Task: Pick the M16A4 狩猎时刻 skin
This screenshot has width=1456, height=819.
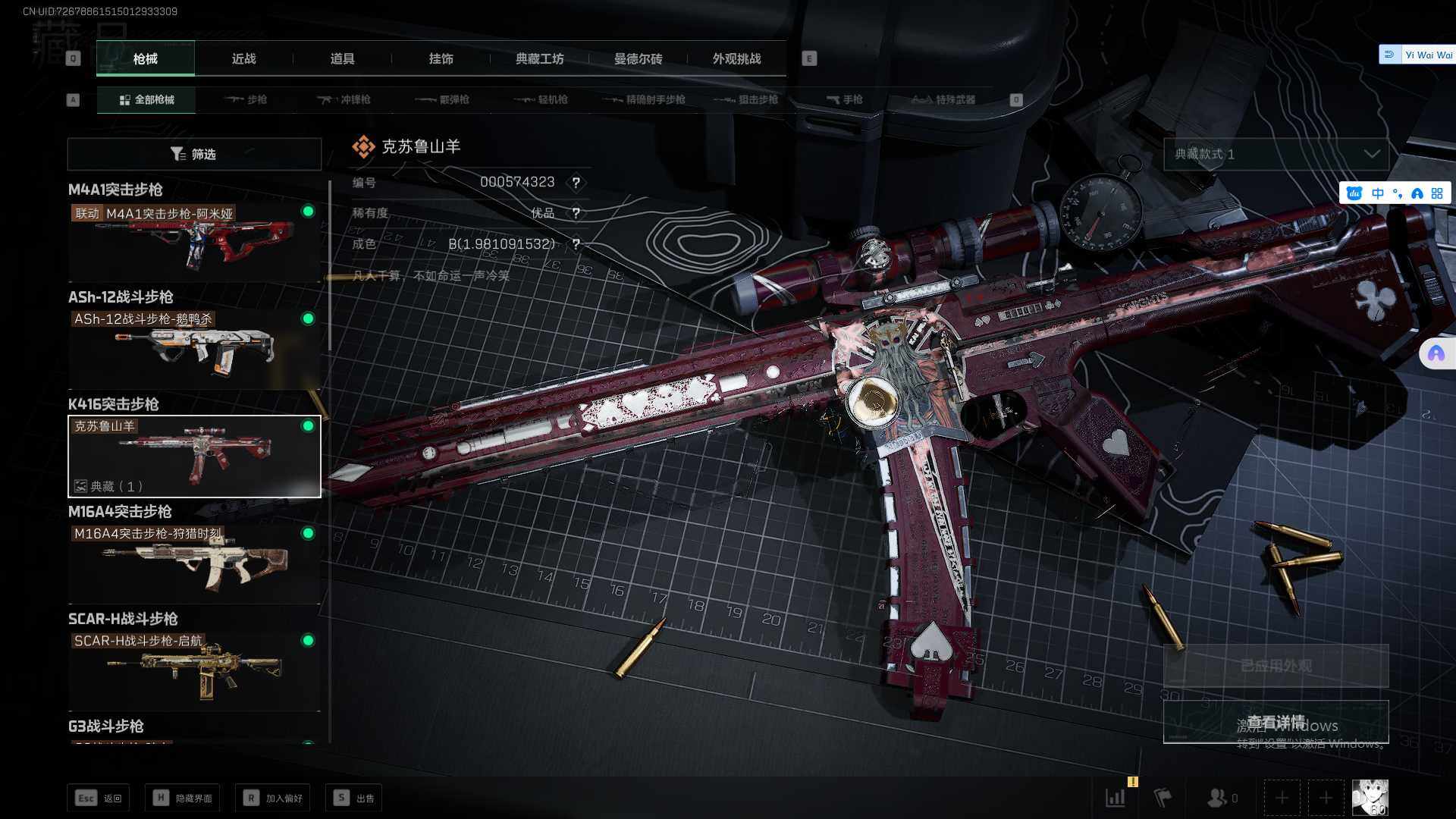Action: [x=194, y=563]
